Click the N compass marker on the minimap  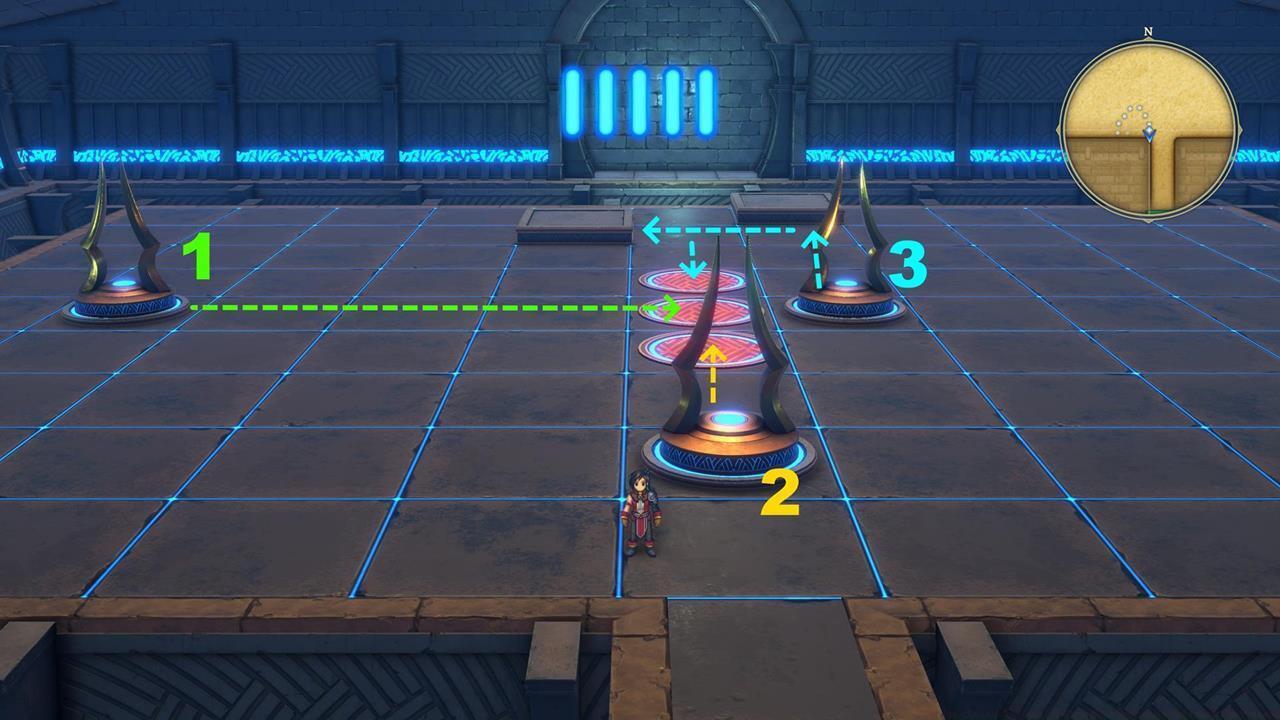1146,33
